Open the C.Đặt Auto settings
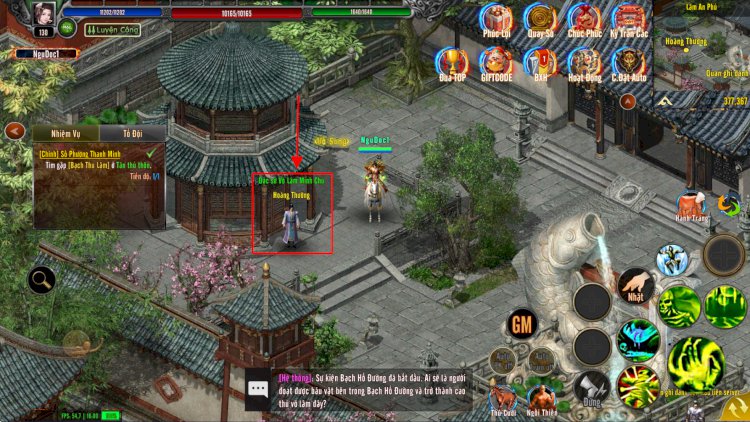750x422 pixels. tap(629, 62)
